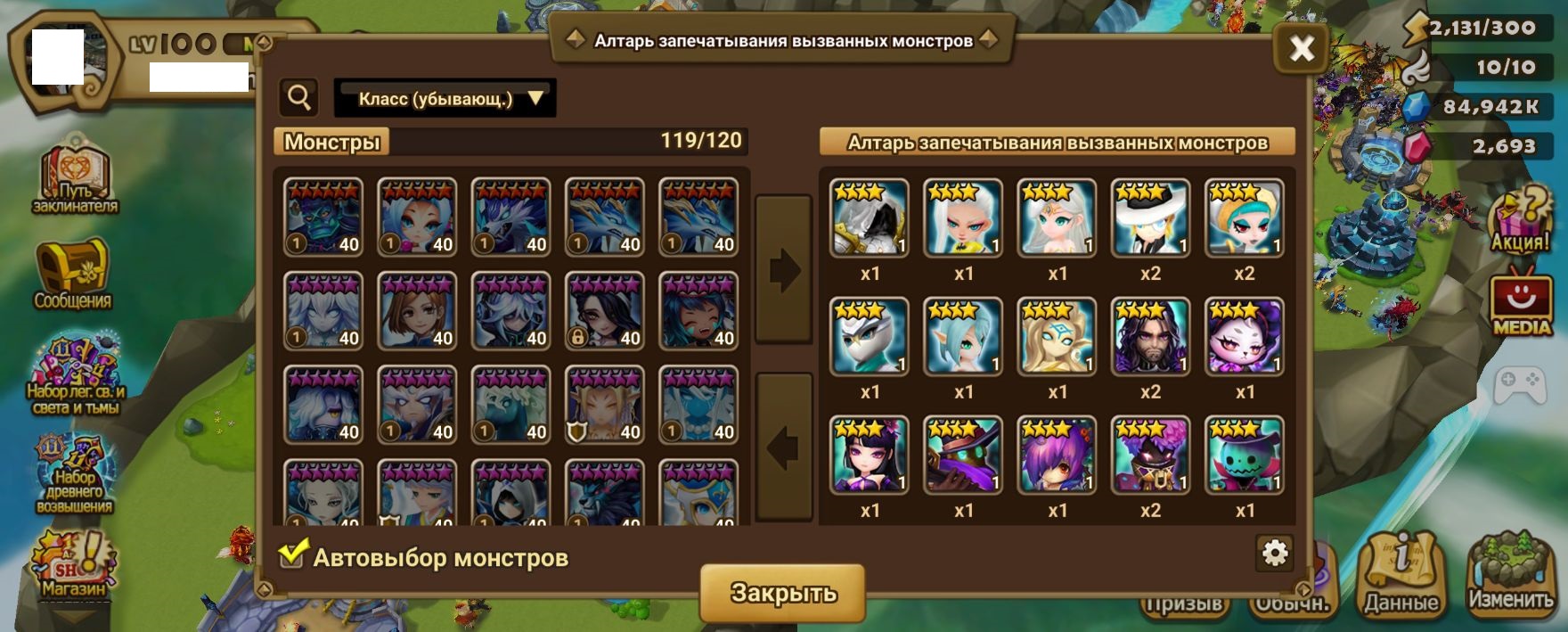Close the altar window with X
Image resolution: width=1568 pixels, height=632 pixels.
[1301, 48]
